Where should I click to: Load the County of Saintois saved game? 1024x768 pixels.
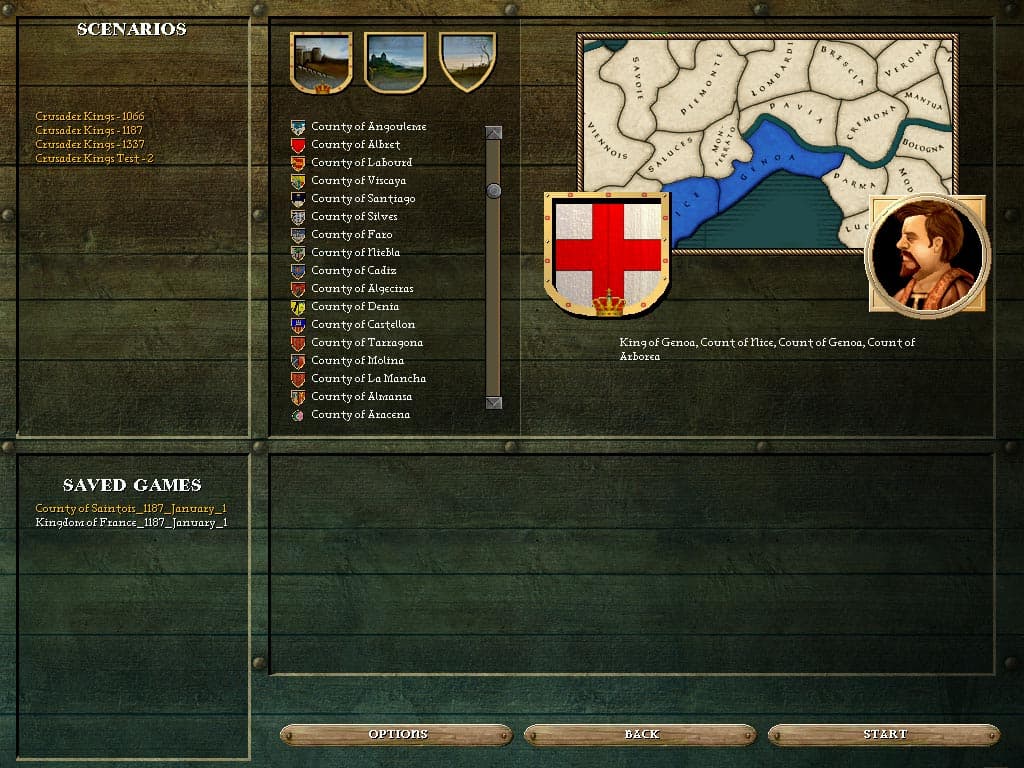[x=131, y=508]
